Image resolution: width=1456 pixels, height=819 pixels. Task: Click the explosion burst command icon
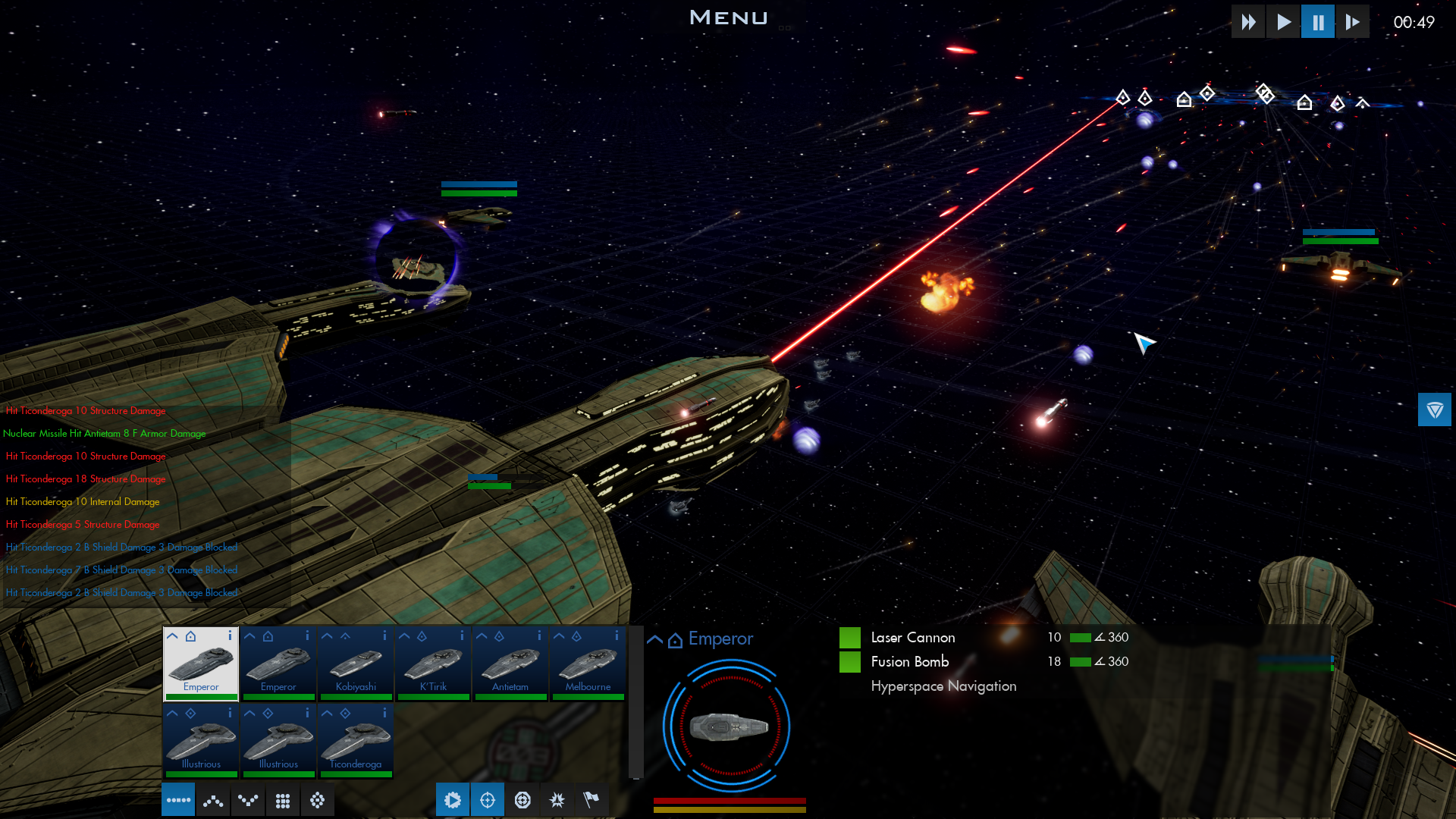[557, 800]
